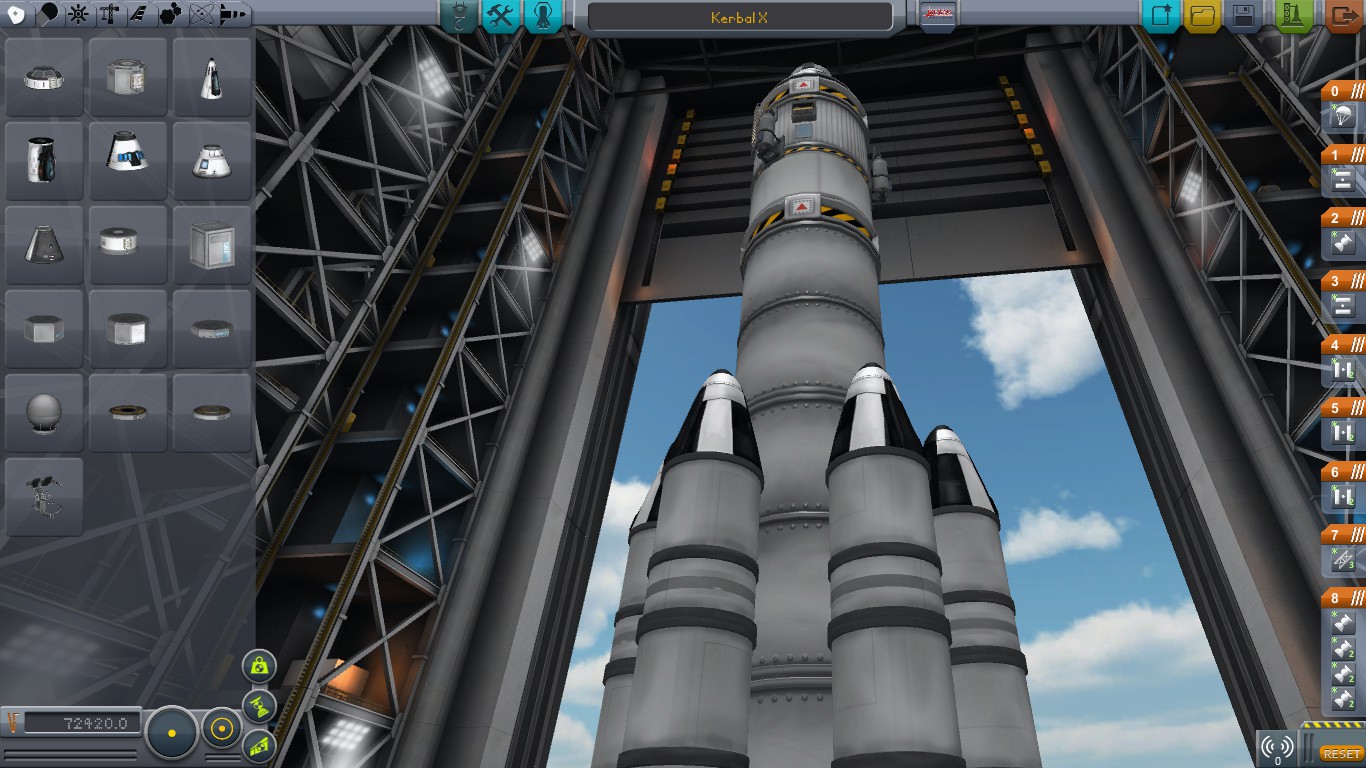Switch to the crane-hook parts build mode
Image resolution: width=1366 pixels, height=768 pixels.
coord(458,16)
